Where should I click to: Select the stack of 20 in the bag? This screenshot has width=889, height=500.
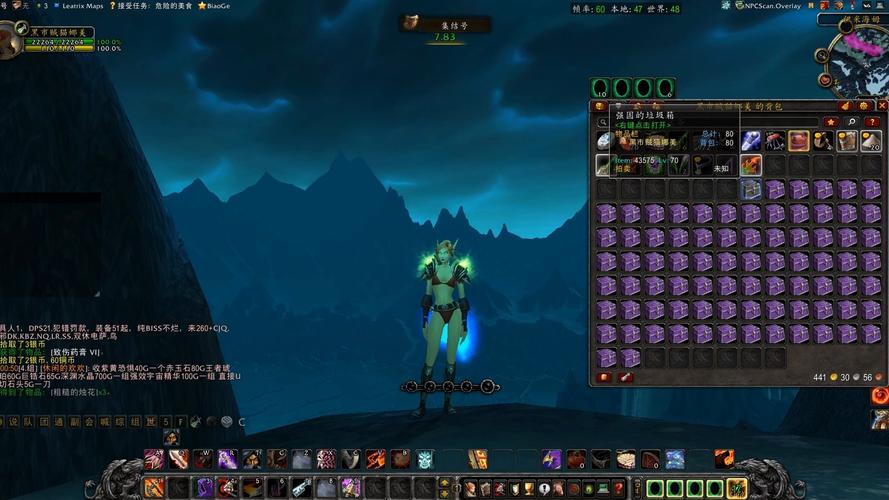(x=870, y=141)
